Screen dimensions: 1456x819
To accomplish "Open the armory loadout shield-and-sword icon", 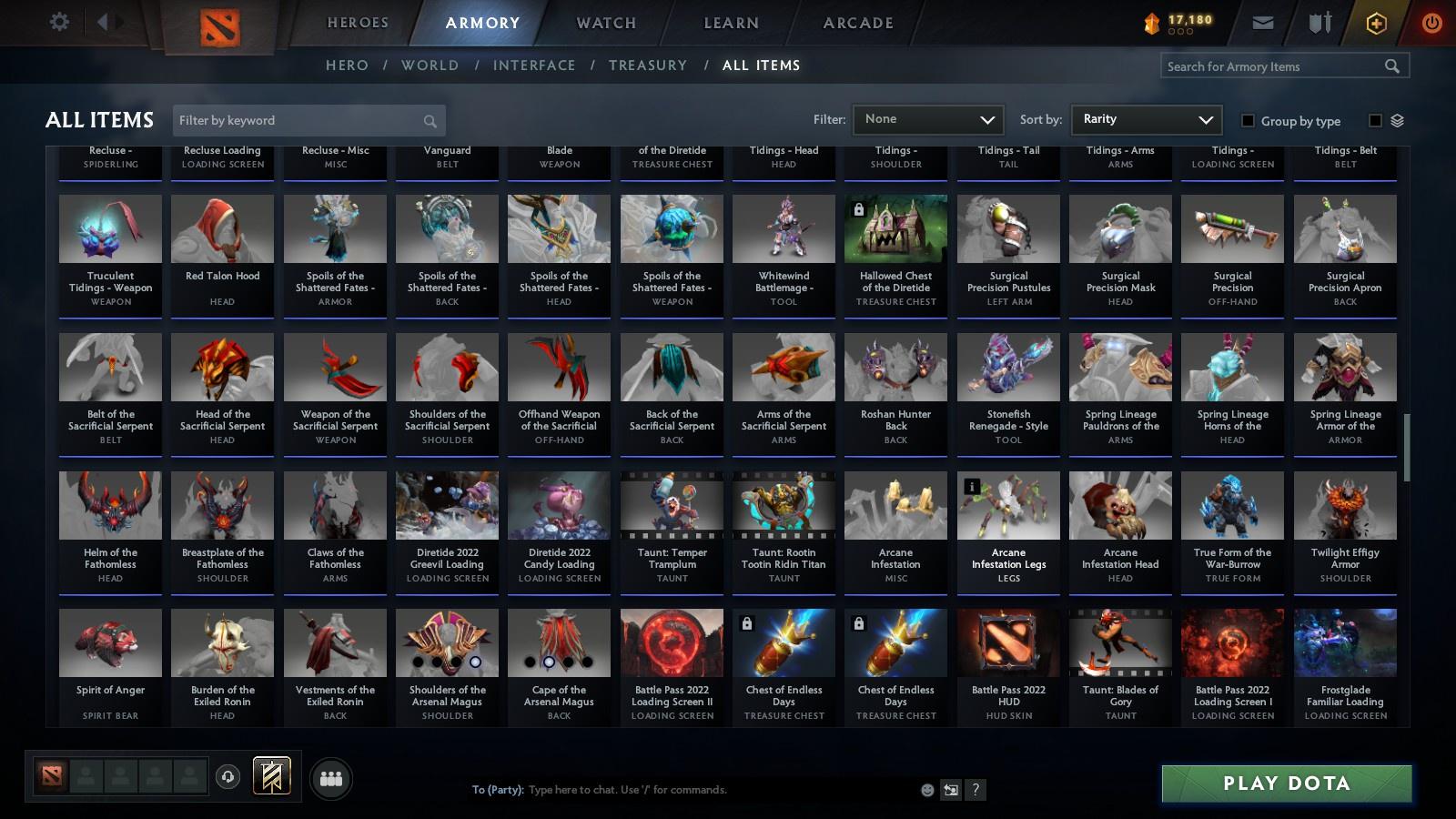I will click(x=1318, y=23).
